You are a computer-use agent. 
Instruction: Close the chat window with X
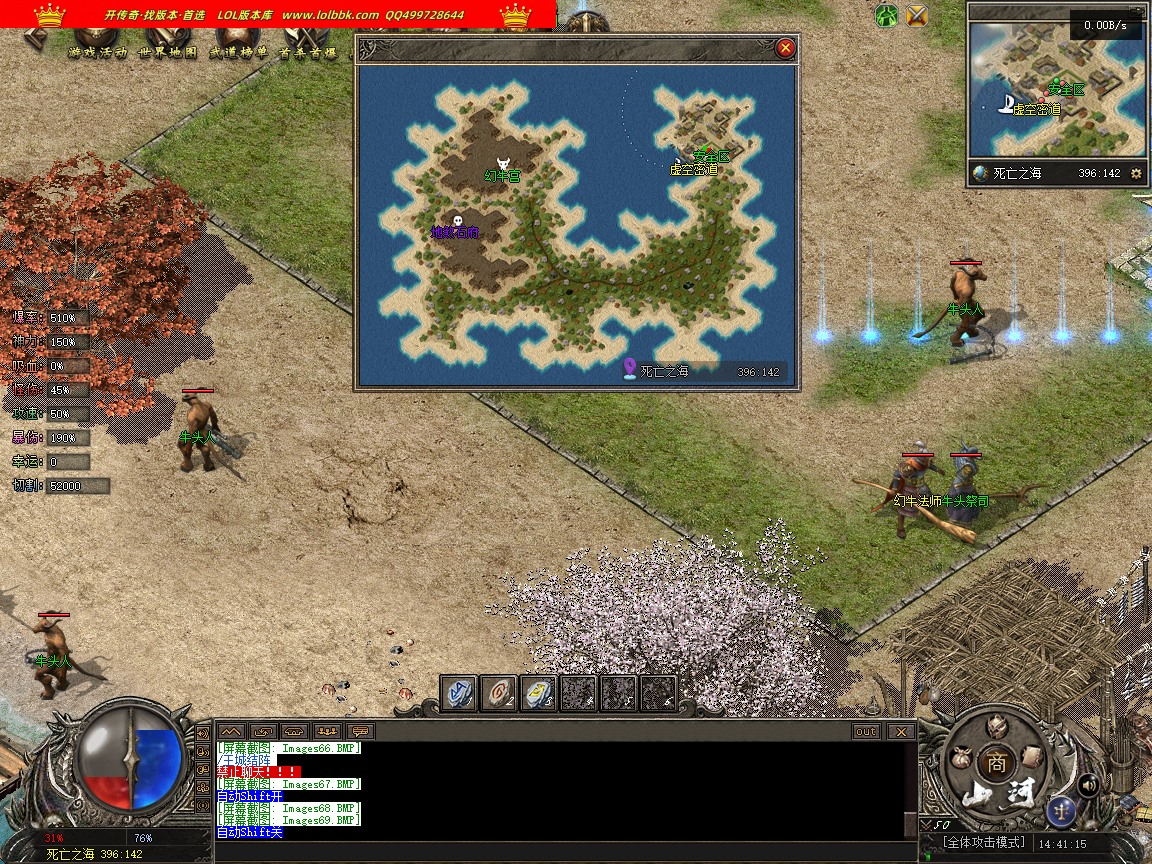coord(901,732)
